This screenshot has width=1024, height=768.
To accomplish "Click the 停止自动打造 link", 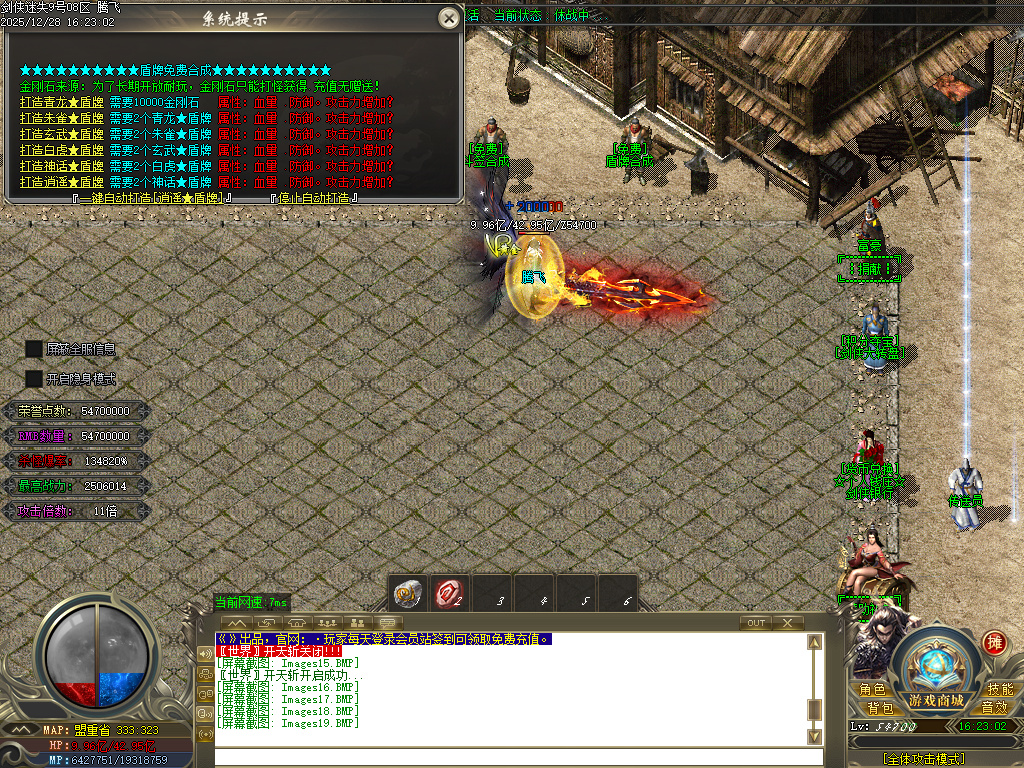I will click(x=314, y=198).
